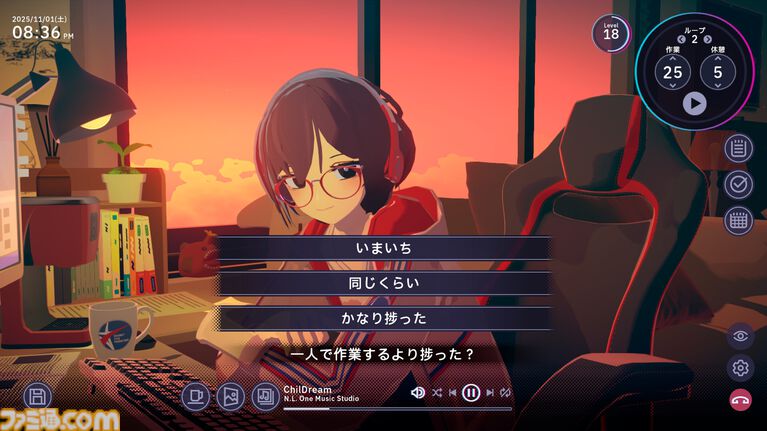Decrease the 作業 work minutes
This screenshot has width=767, height=431.
672,86
